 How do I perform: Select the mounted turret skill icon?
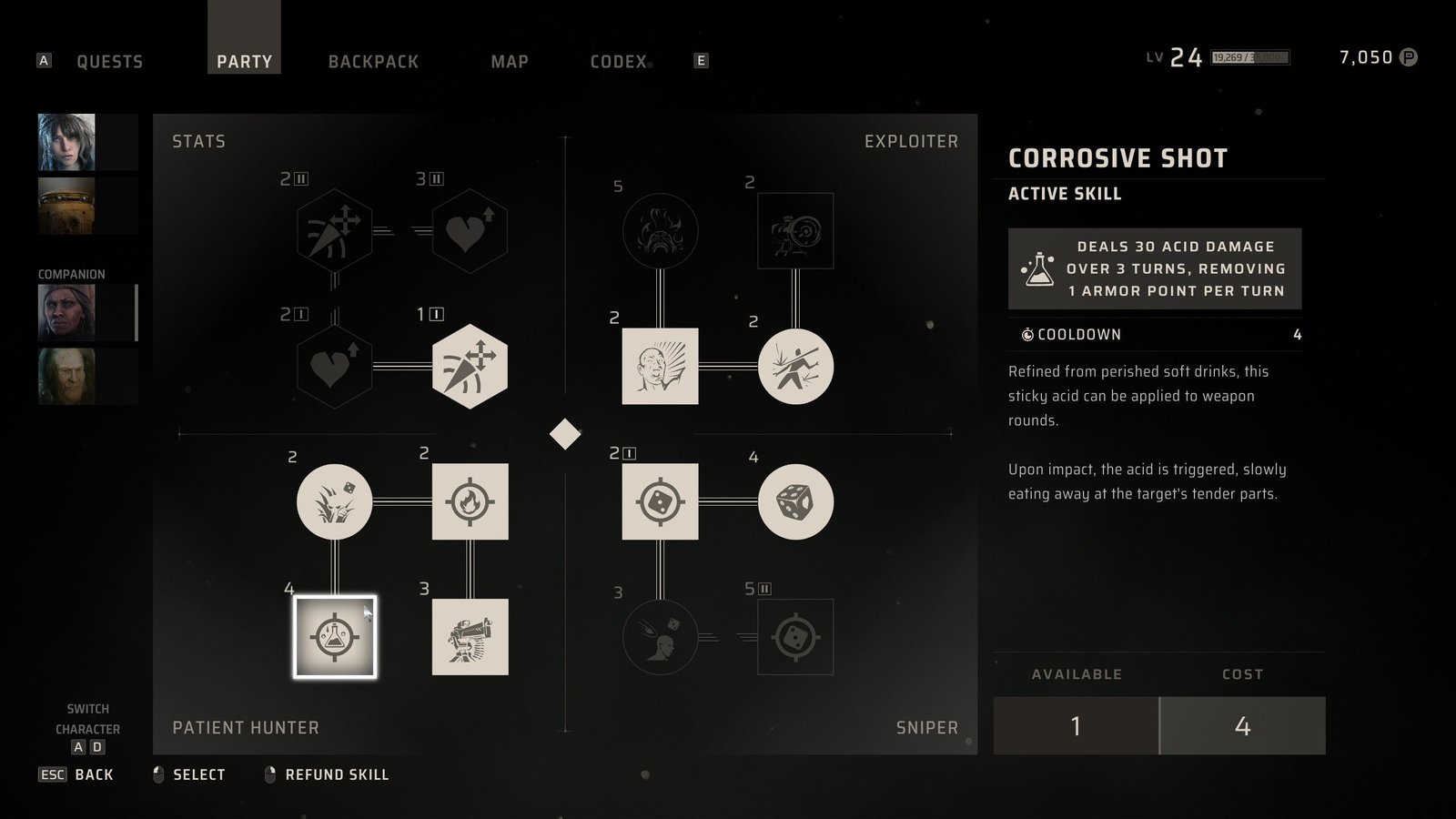pyautogui.click(x=470, y=637)
